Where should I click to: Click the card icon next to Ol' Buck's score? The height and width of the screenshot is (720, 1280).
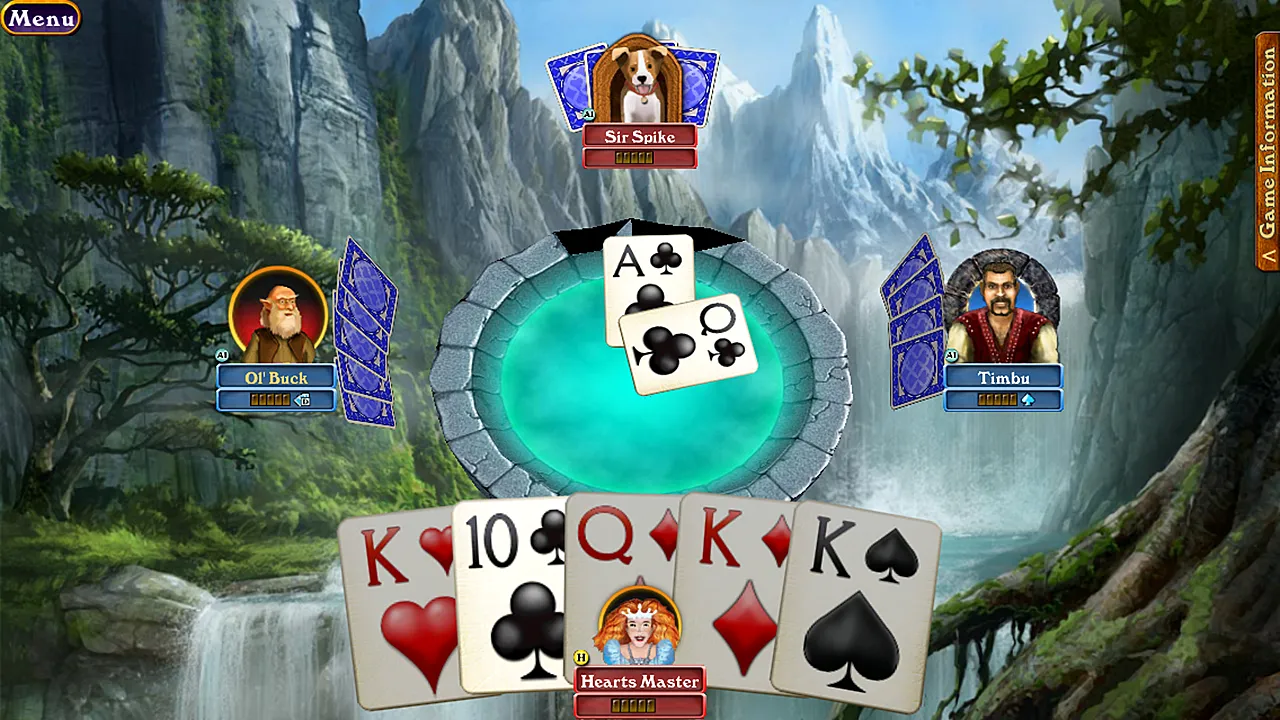(x=301, y=400)
